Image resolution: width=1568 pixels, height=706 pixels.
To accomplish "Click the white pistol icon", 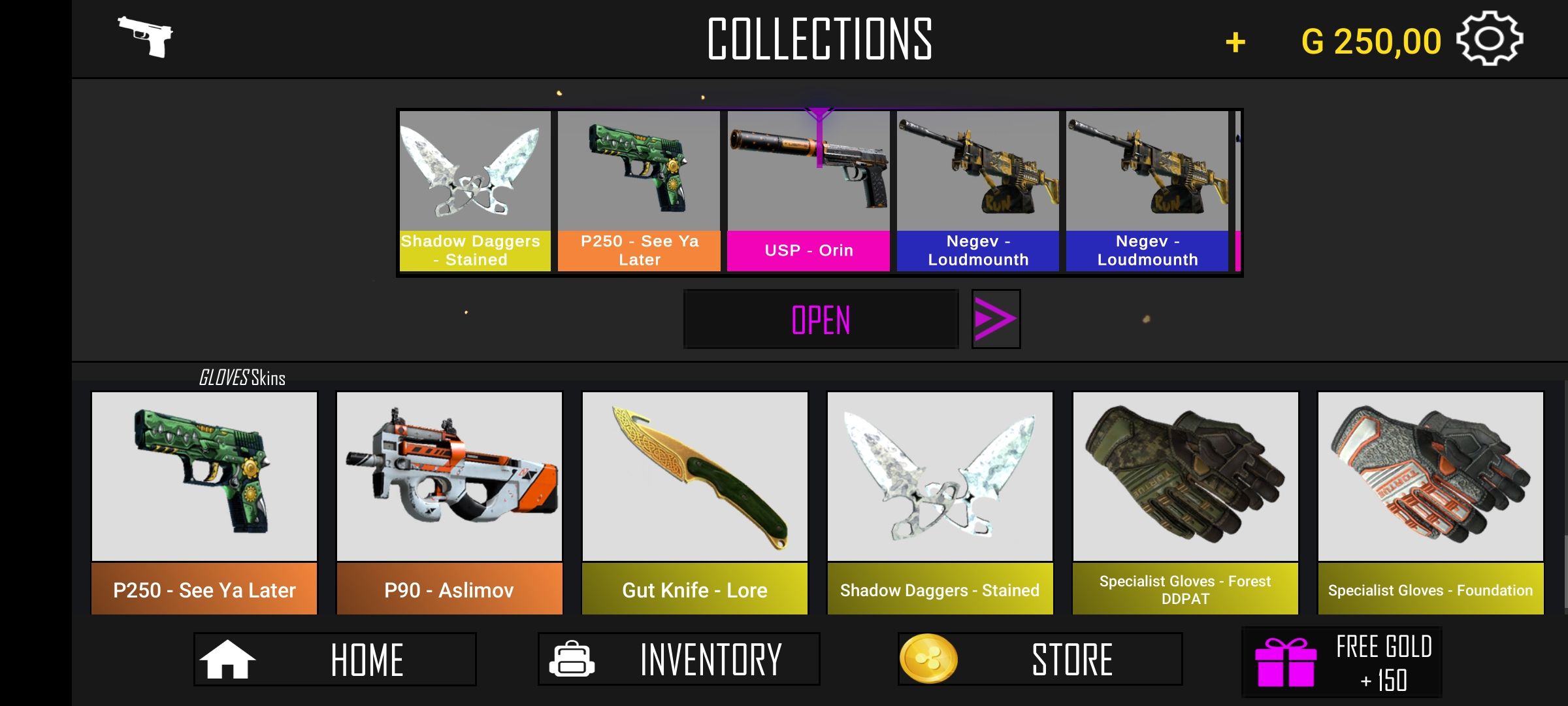I will [146, 37].
